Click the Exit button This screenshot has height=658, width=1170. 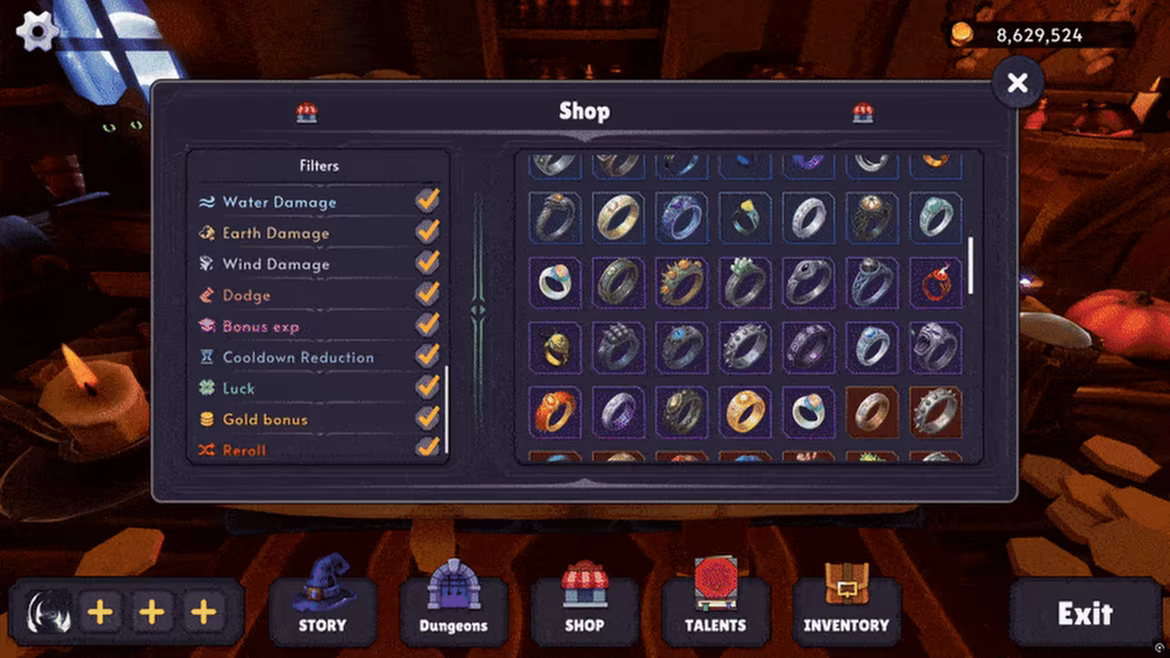(1085, 613)
